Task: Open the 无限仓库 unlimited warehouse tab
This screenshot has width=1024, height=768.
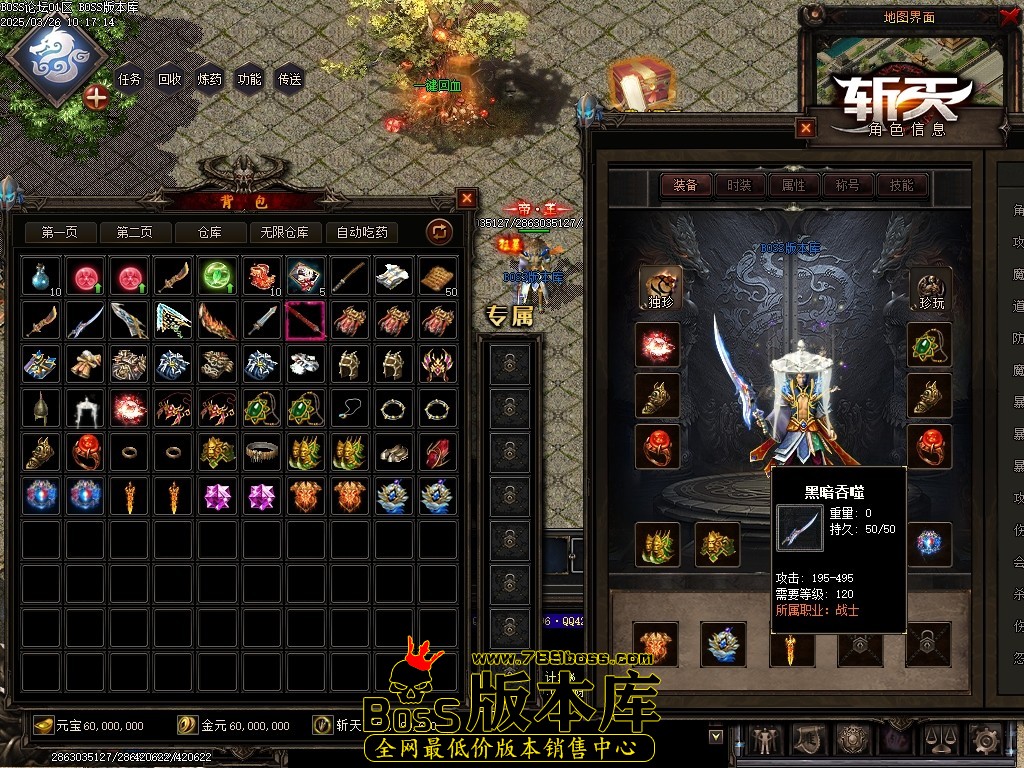Action: [x=284, y=233]
